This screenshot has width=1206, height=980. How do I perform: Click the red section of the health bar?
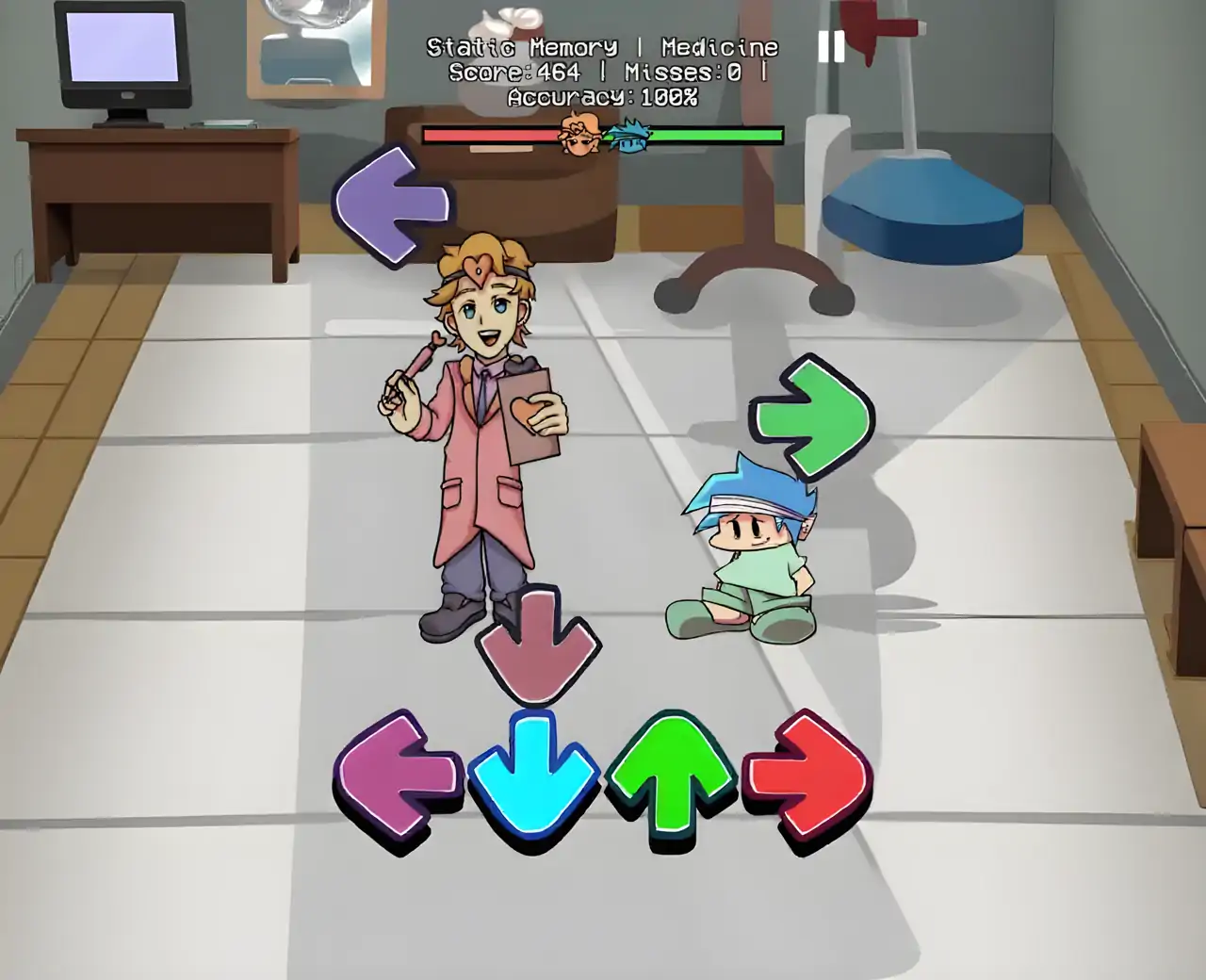click(490, 134)
